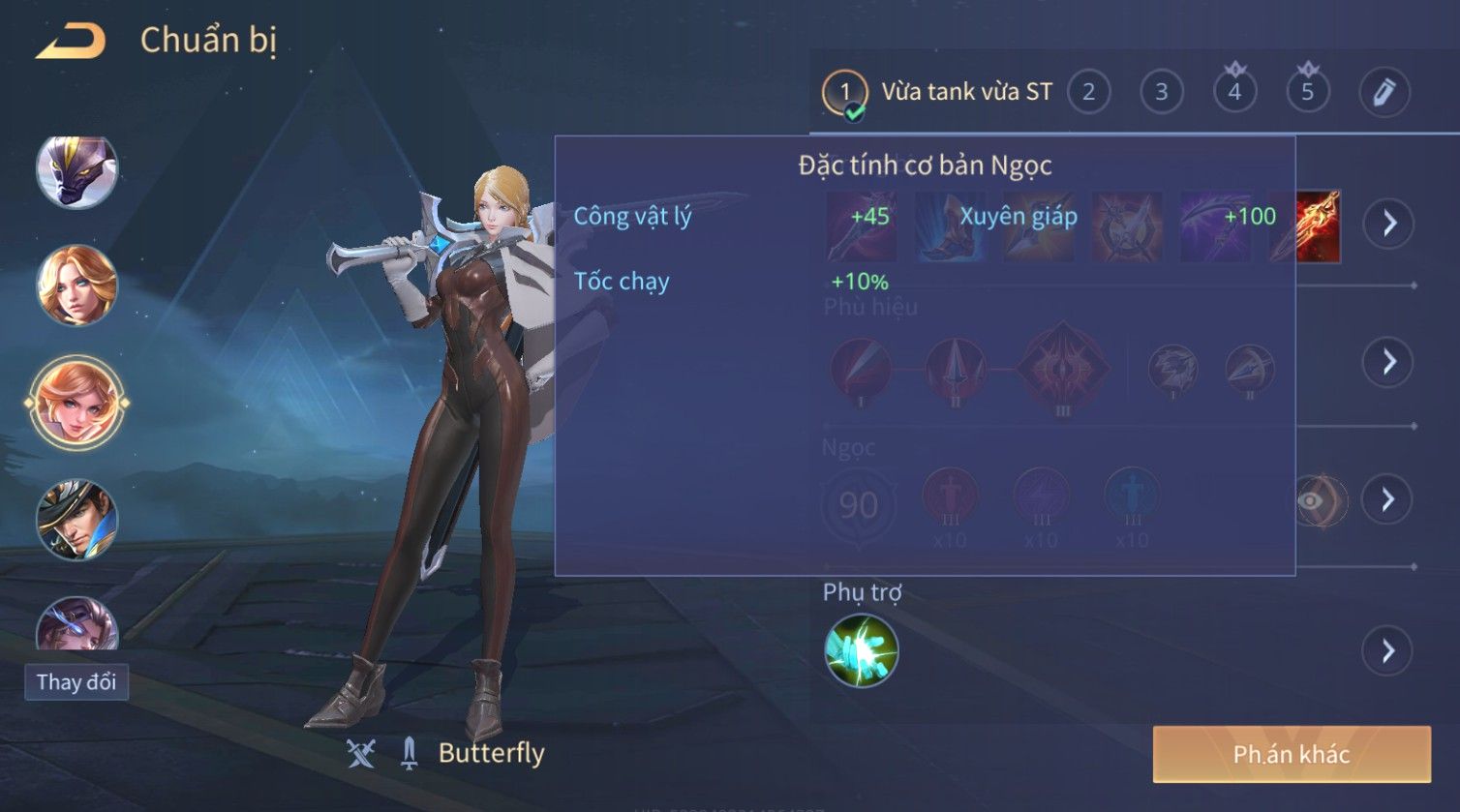
Task: Switch to build preset 2
Action: pyautogui.click(x=1088, y=93)
